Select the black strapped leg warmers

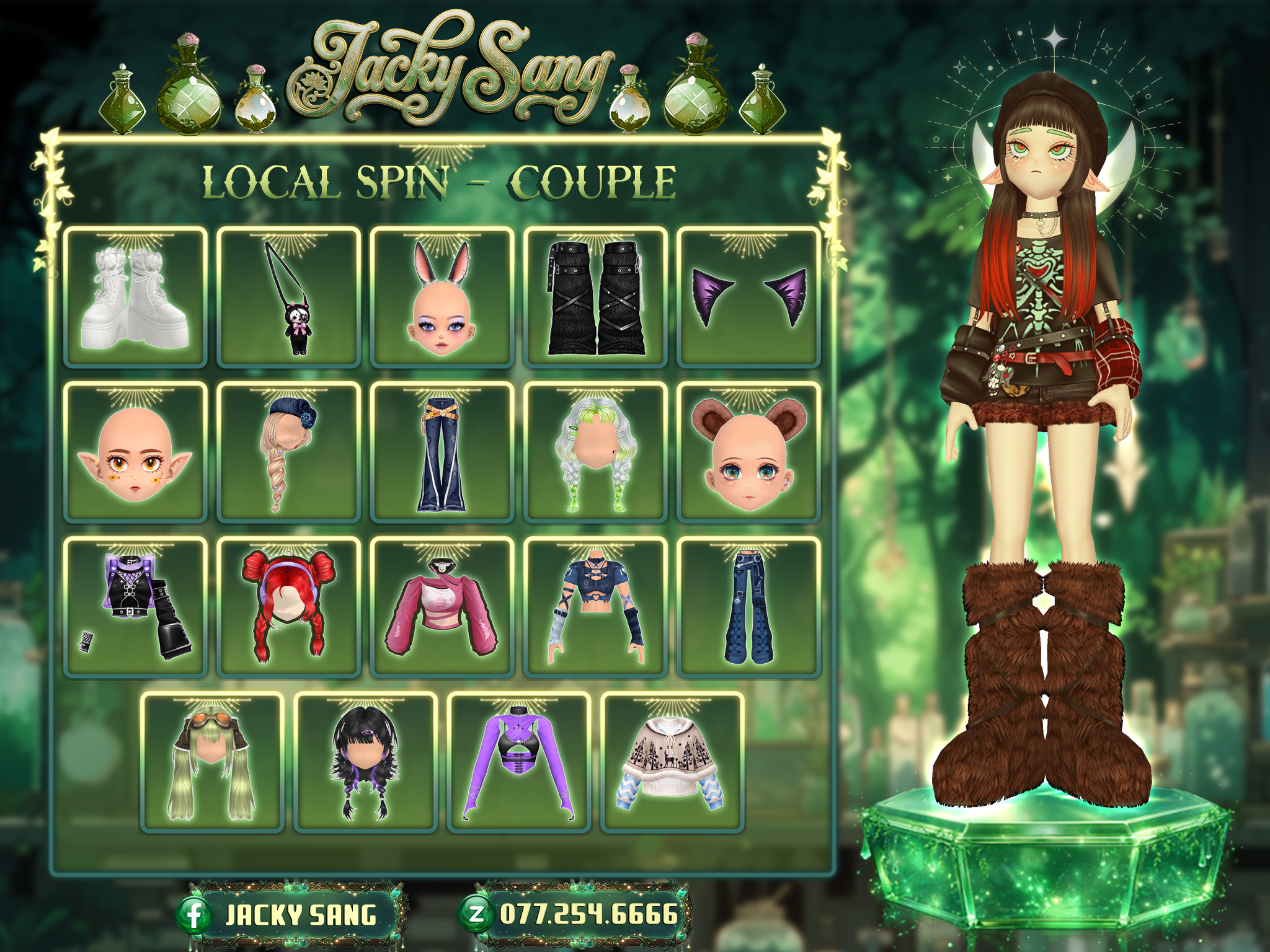(595, 297)
